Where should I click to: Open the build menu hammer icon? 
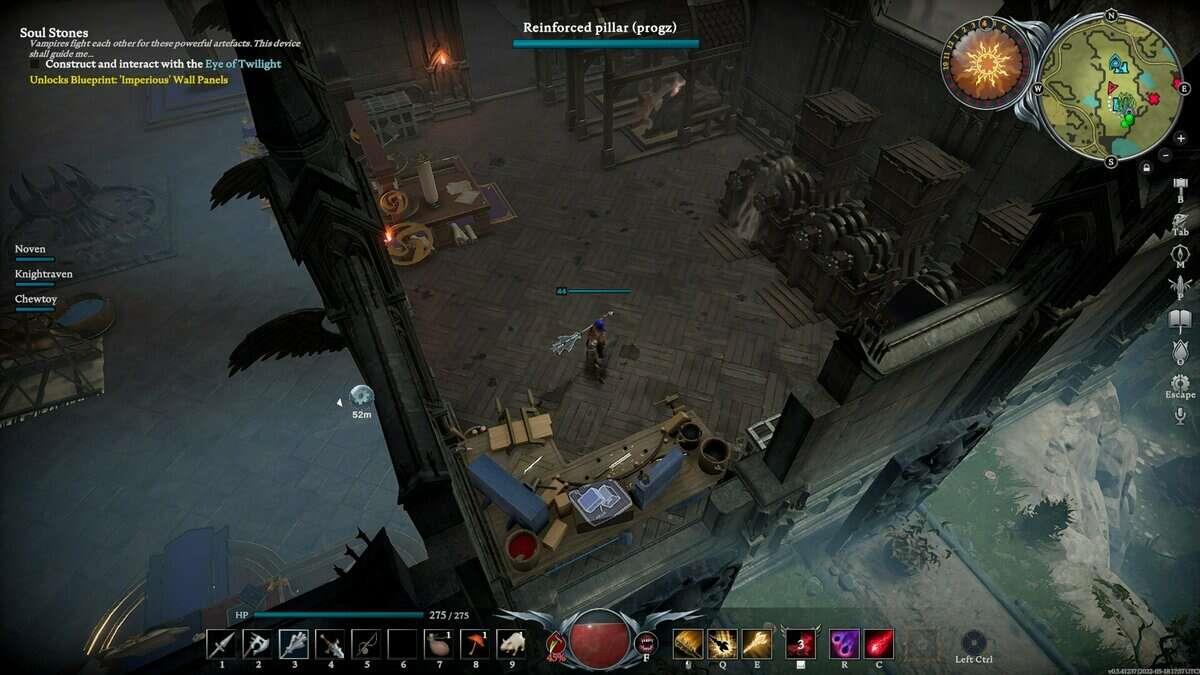[x=1180, y=187]
